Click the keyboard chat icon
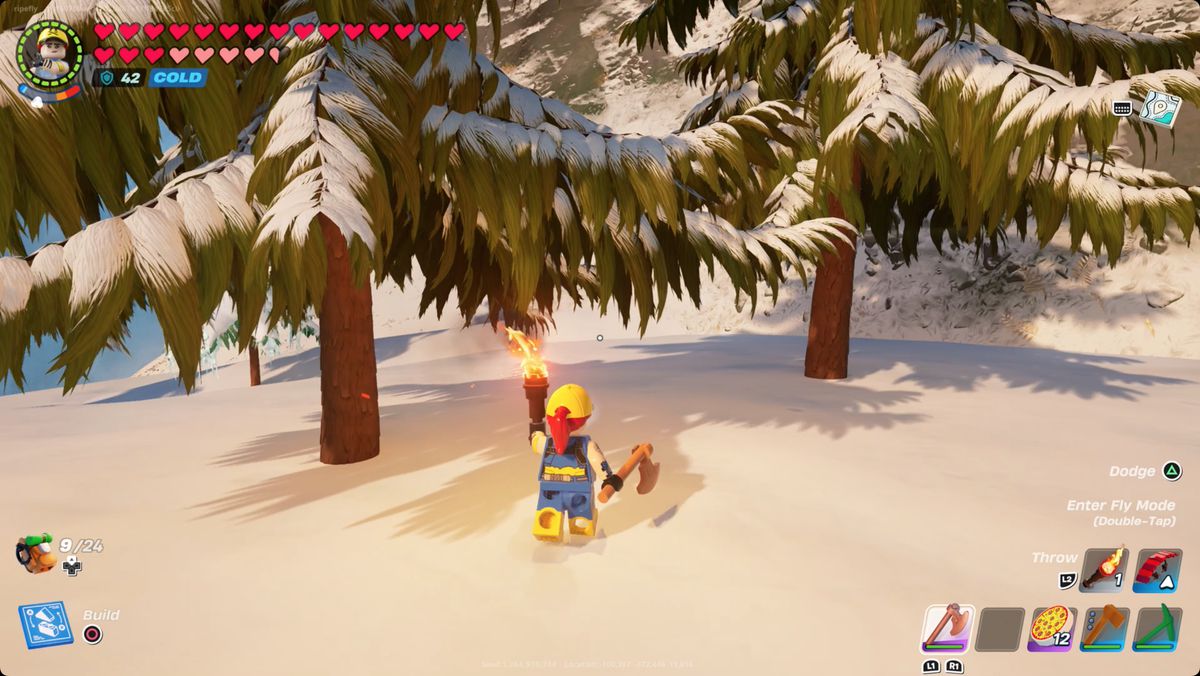The image size is (1200, 676). 1122,108
